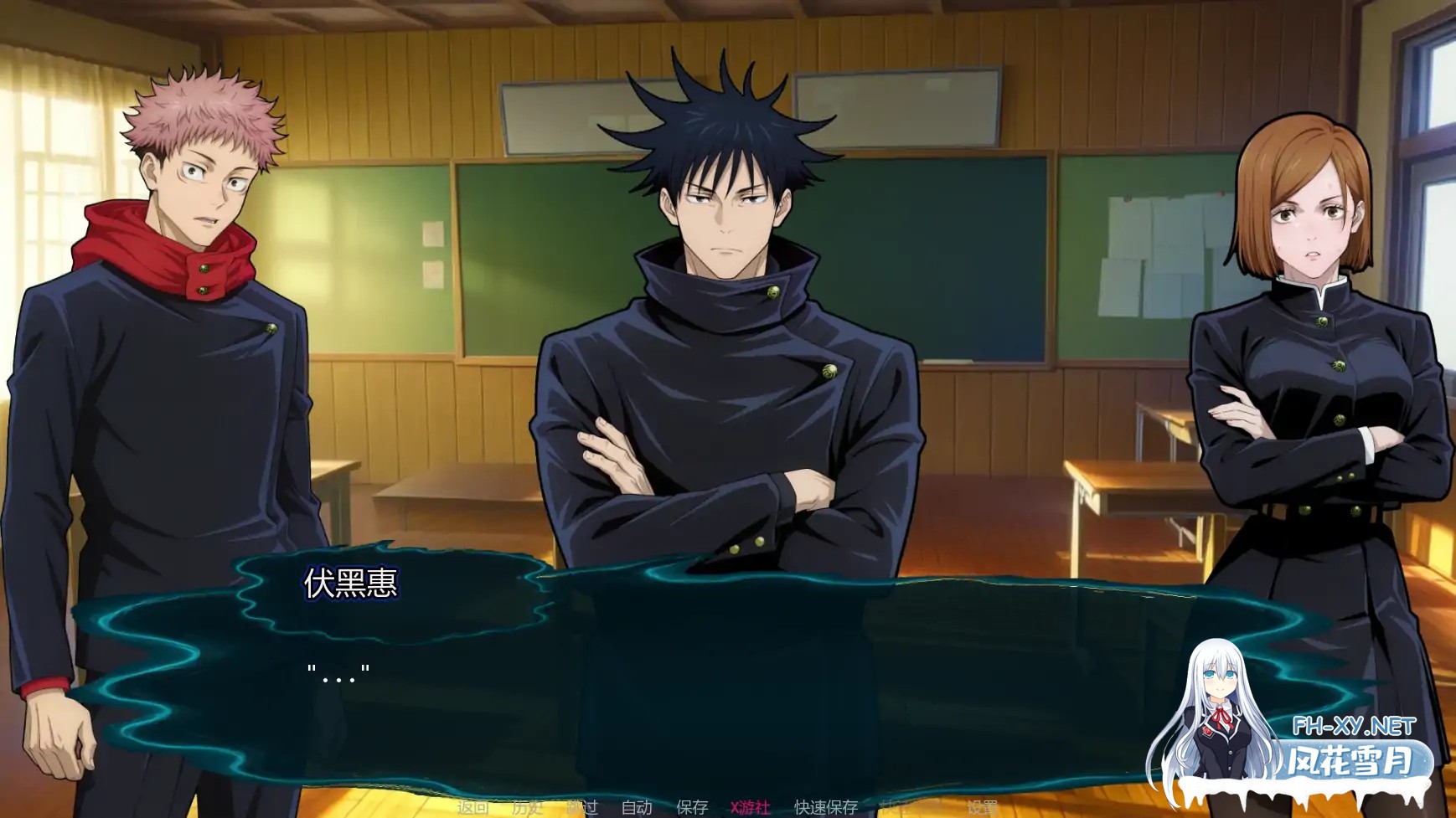Visit the pink X游社 link
This screenshot has width=1456, height=818.
click(748, 808)
